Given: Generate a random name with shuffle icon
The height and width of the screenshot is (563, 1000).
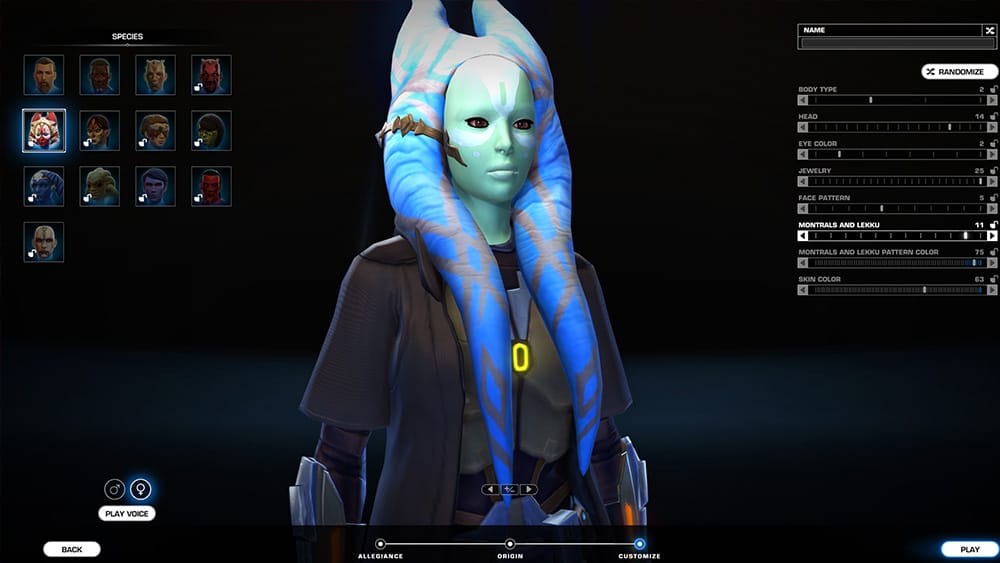Looking at the screenshot, I should [x=989, y=31].
